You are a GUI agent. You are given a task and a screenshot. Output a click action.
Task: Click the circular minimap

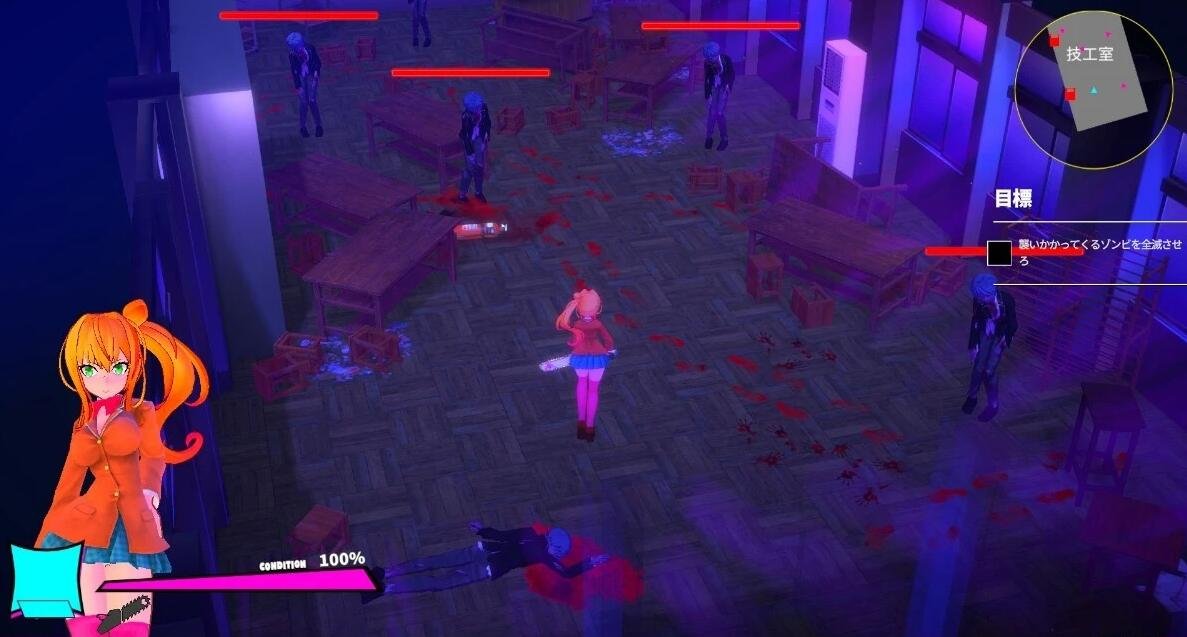[1093, 90]
